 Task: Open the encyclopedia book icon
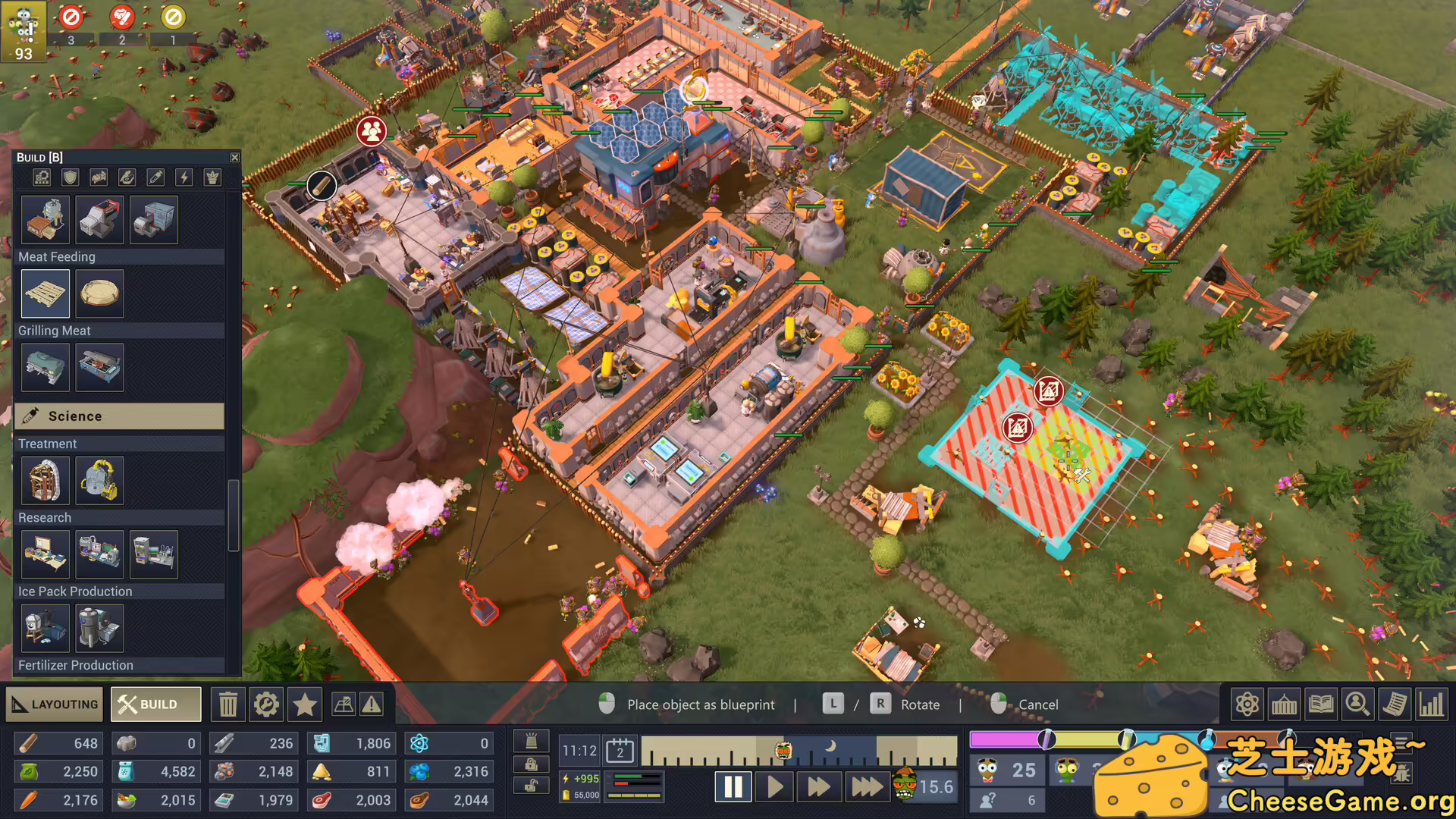pos(1321,704)
